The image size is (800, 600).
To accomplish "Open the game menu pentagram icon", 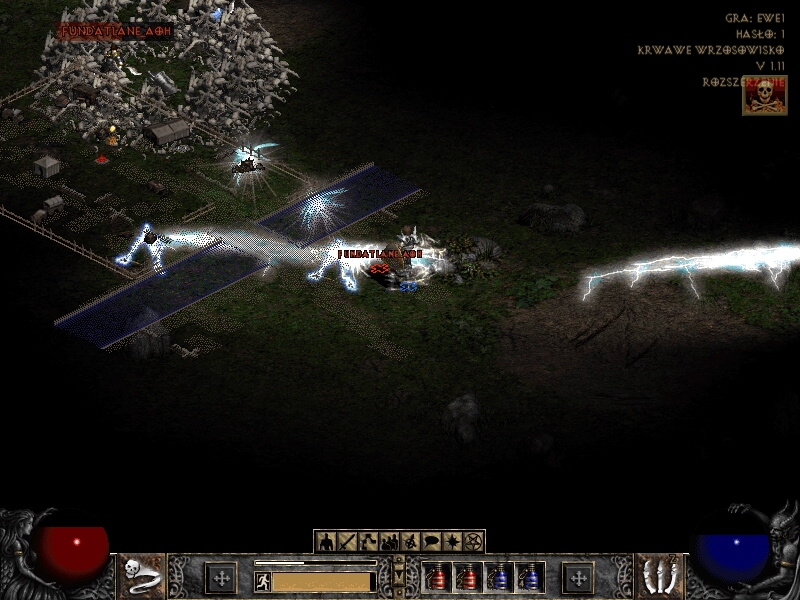I will [x=473, y=542].
